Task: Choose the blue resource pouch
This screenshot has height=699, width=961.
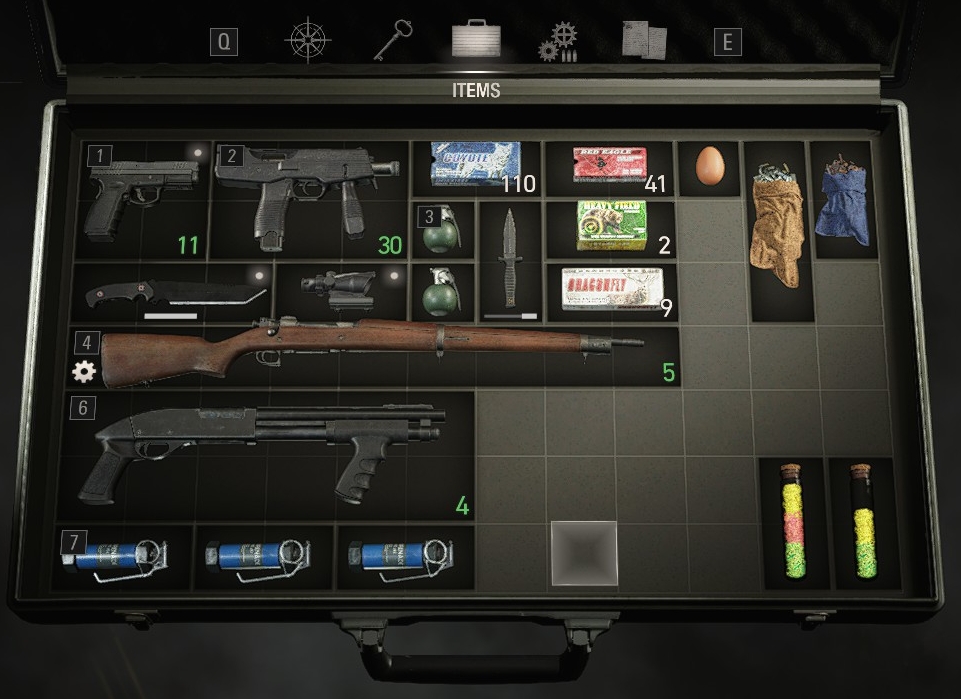Action: coord(840,198)
